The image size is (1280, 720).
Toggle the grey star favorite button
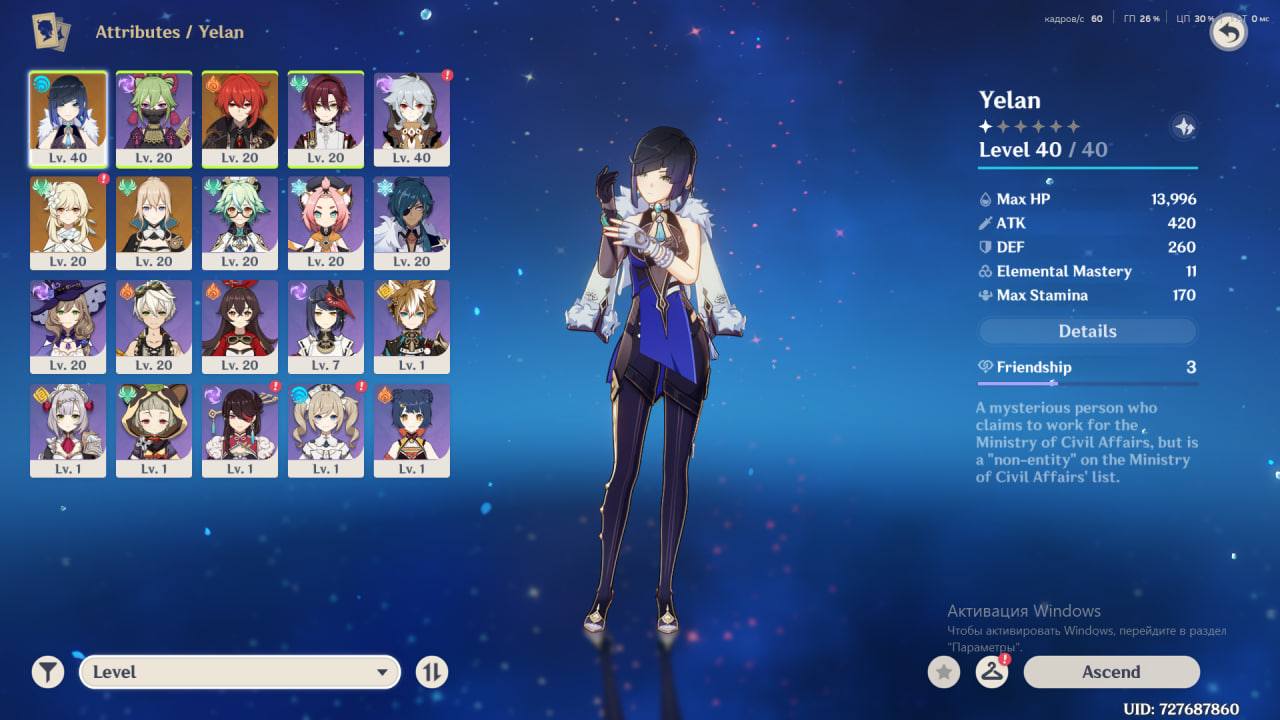pyautogui.click(x=943, y=672)
